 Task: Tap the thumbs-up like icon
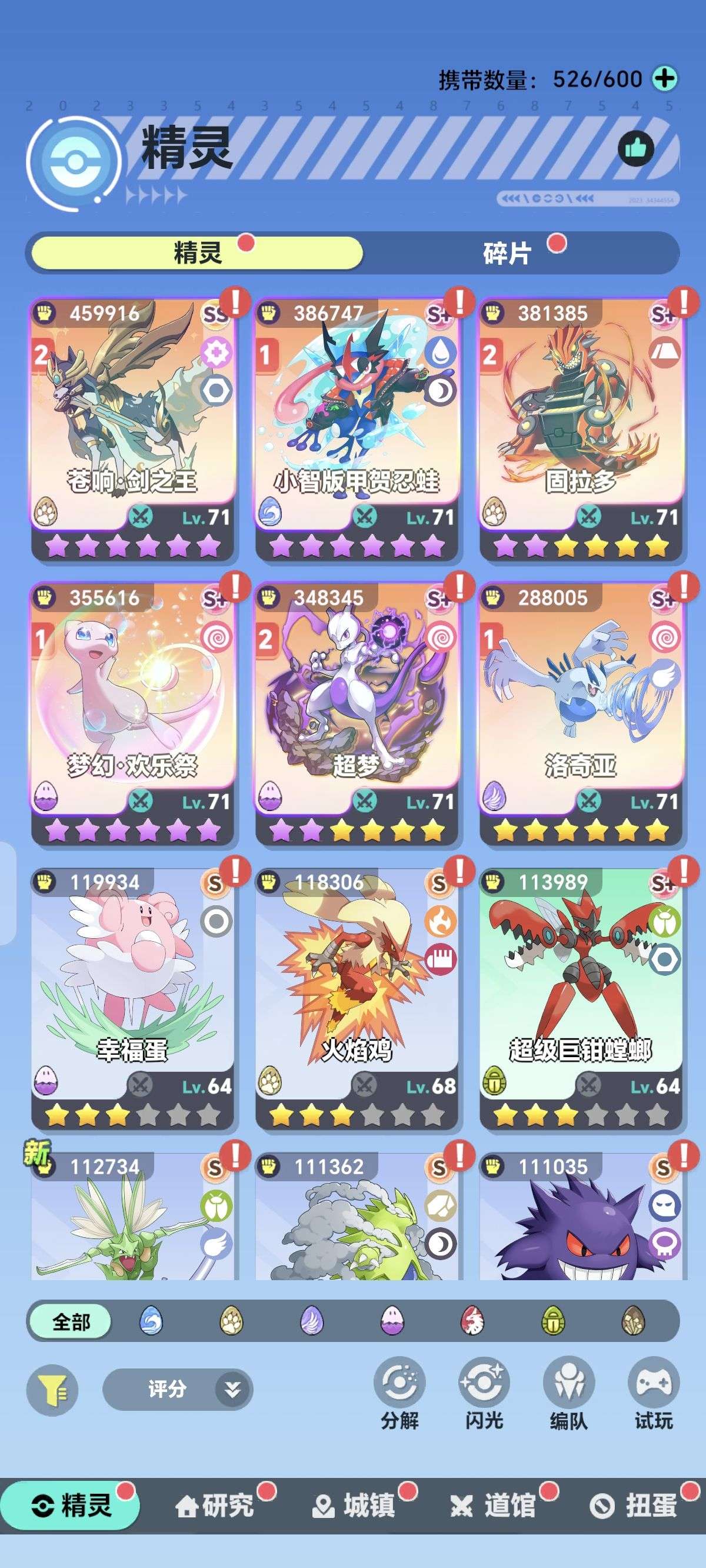pos(635,148)
